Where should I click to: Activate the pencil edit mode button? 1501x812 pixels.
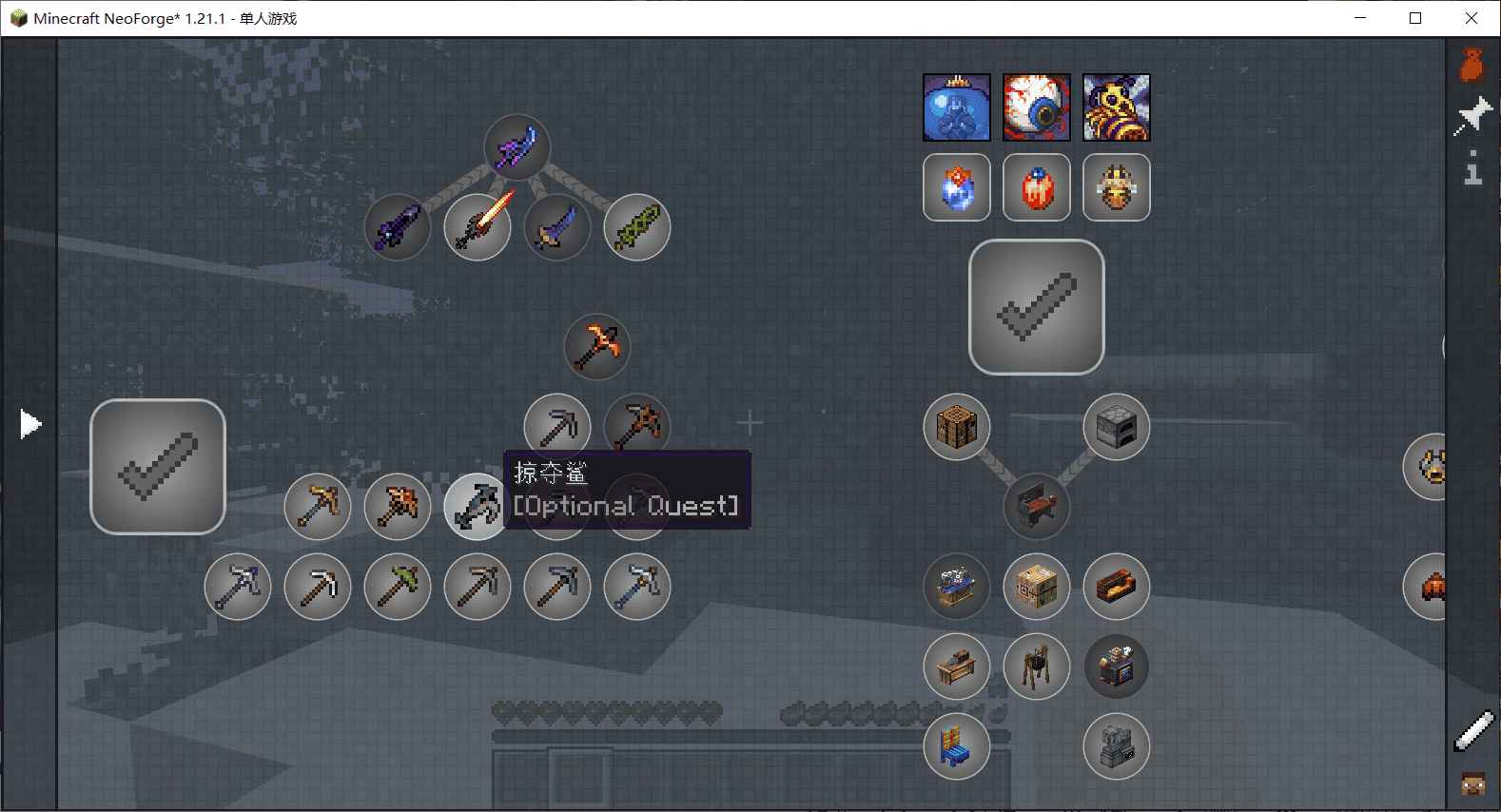(1473, 732)
